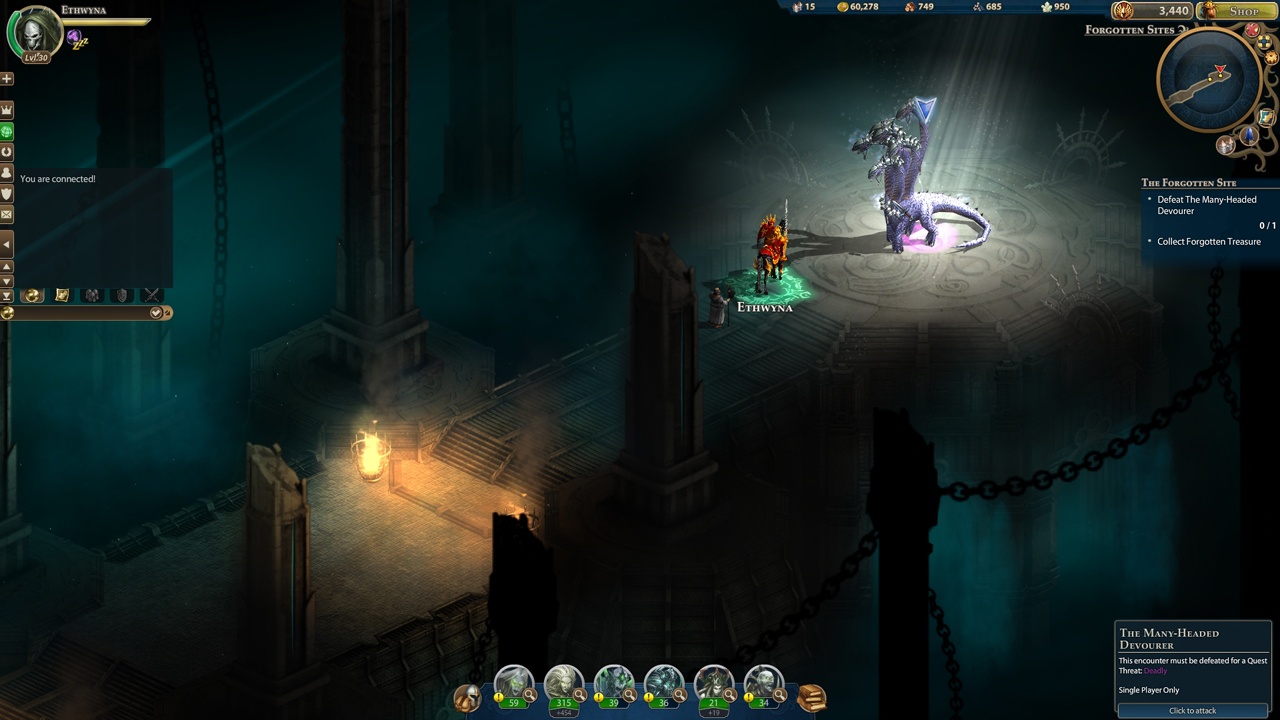Select the army unit with 36 troops
1280x720 pixels.
(663, 685)
